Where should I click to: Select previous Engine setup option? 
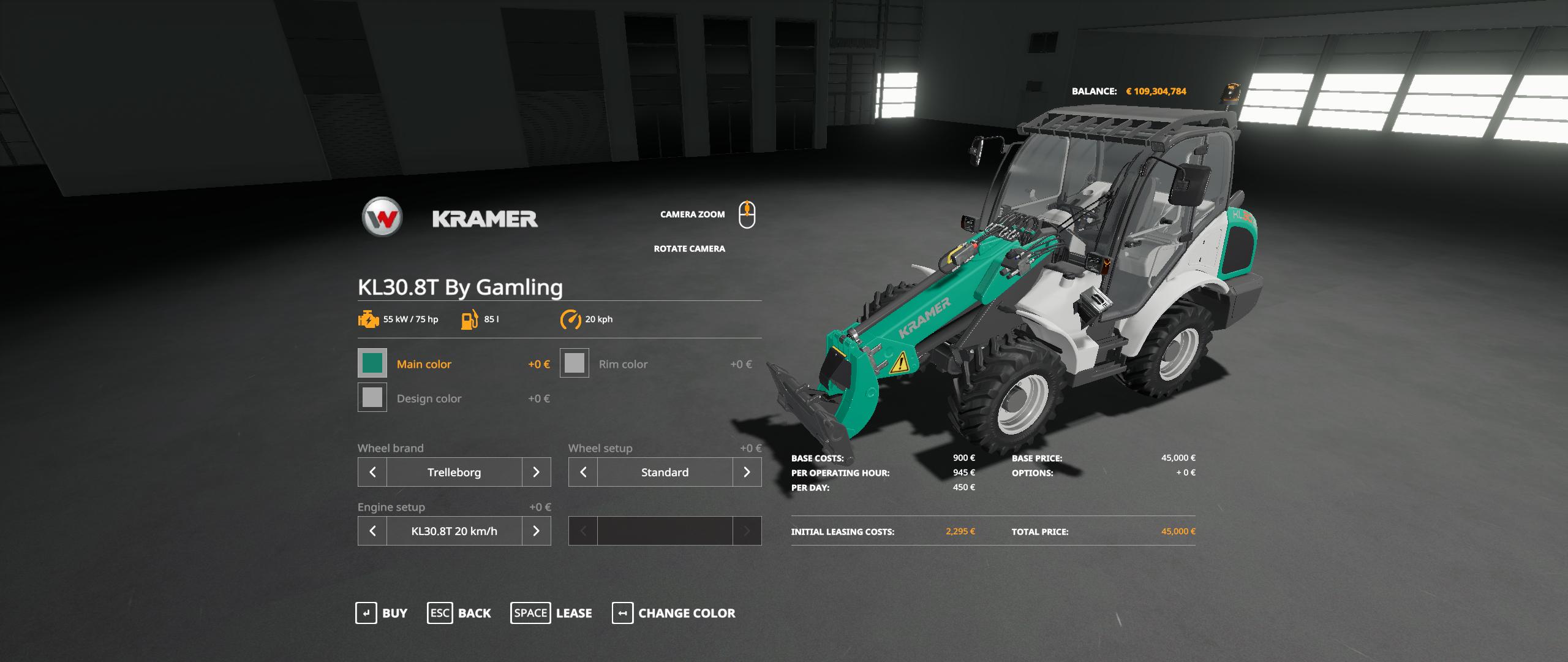coord(372,531)
